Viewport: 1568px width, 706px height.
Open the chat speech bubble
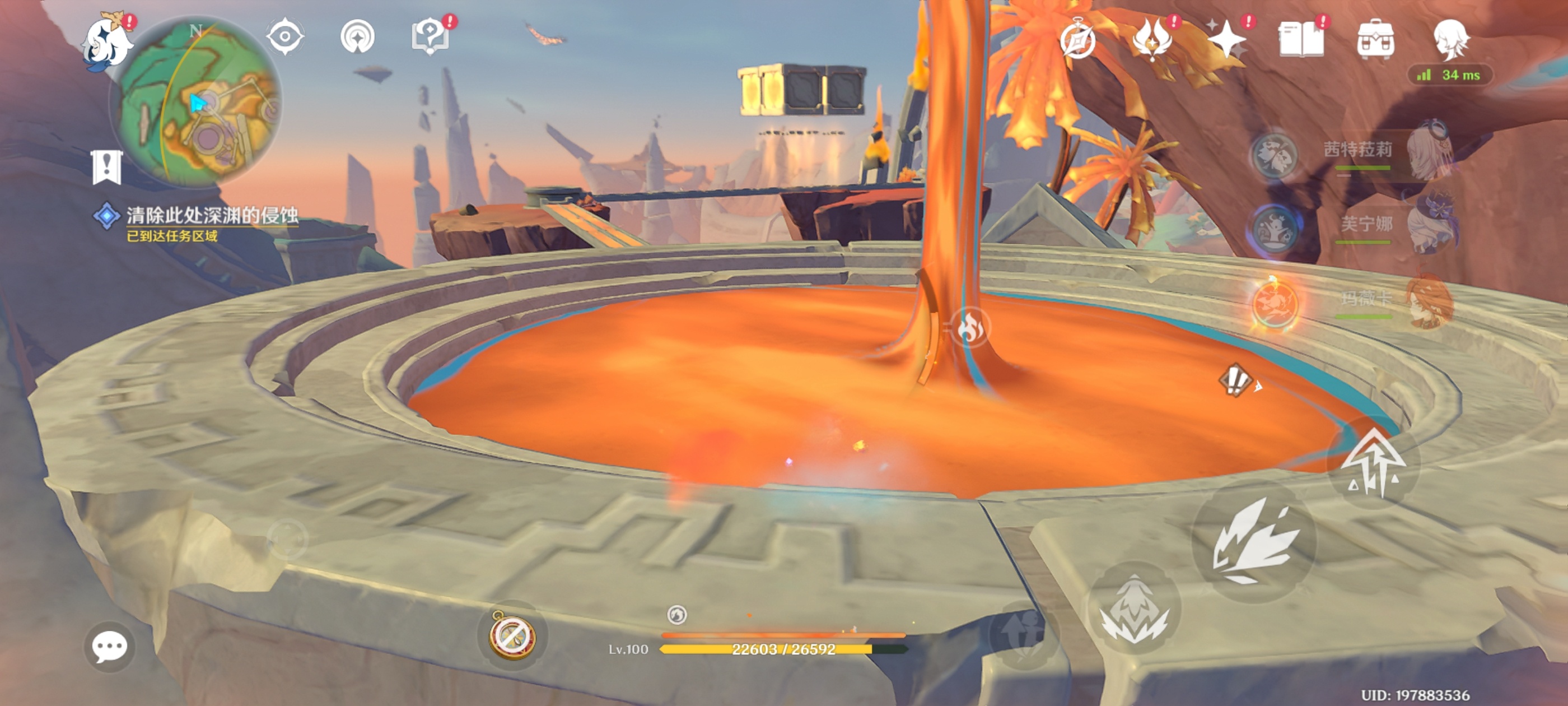pyautogui.click(x=110, y=646)
